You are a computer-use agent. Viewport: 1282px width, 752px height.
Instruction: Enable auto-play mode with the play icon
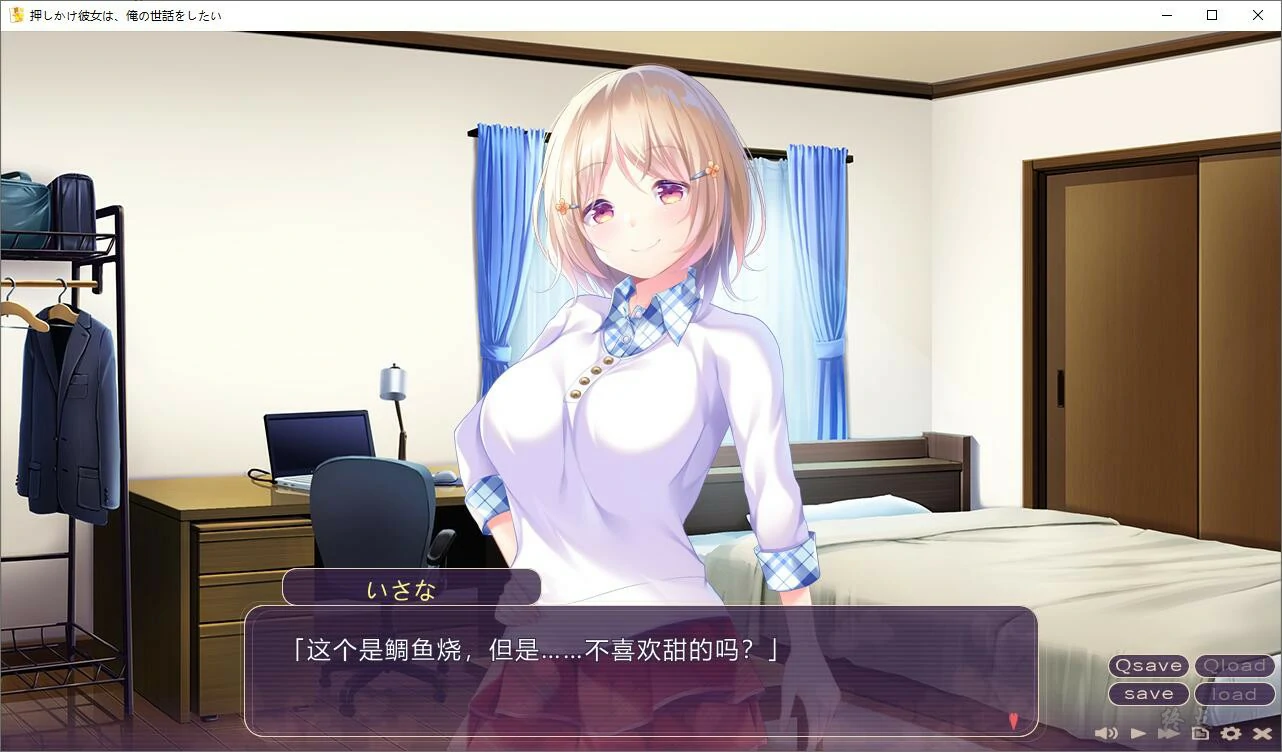pos(1138,732)
